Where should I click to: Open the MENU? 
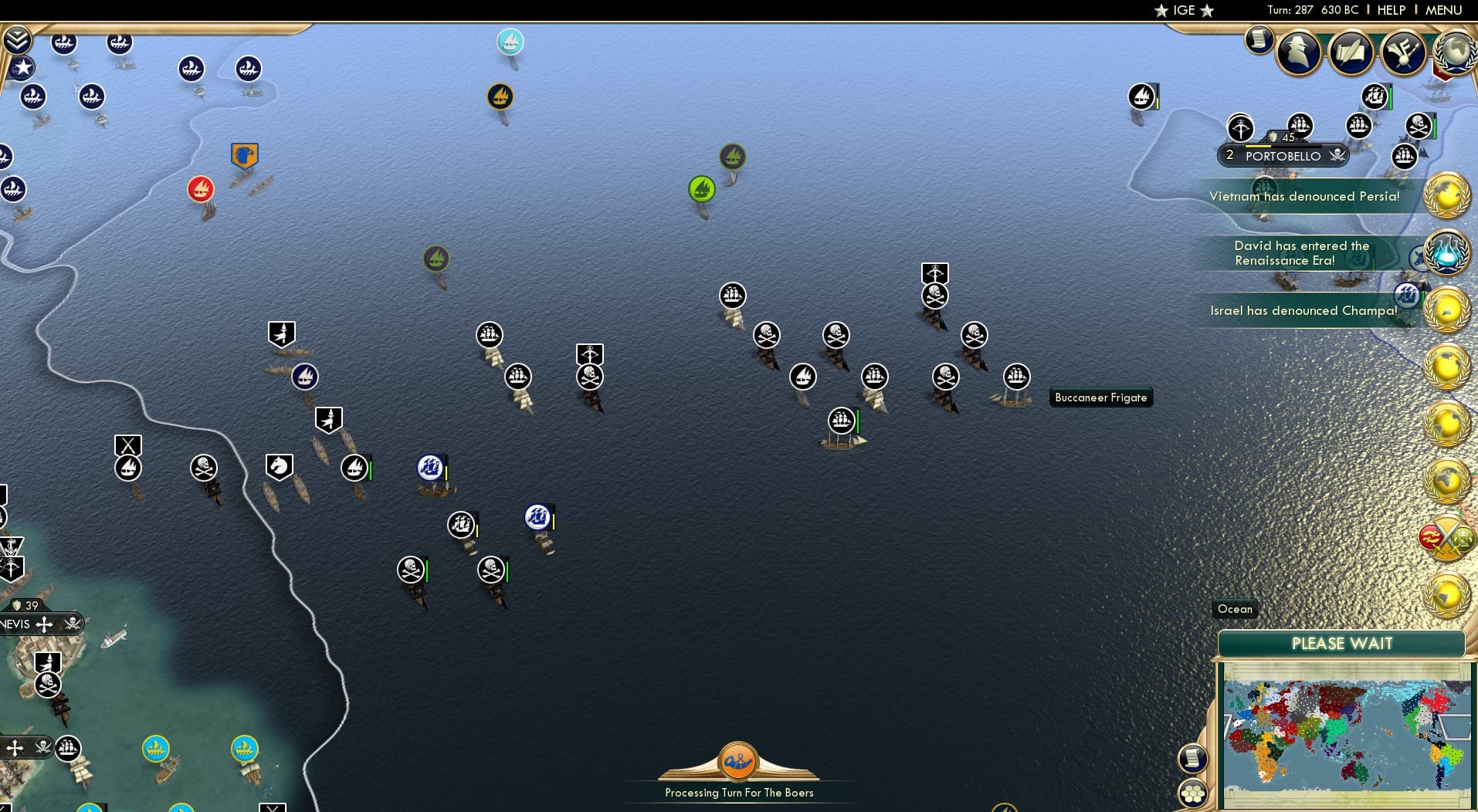tap(1443, 10)
